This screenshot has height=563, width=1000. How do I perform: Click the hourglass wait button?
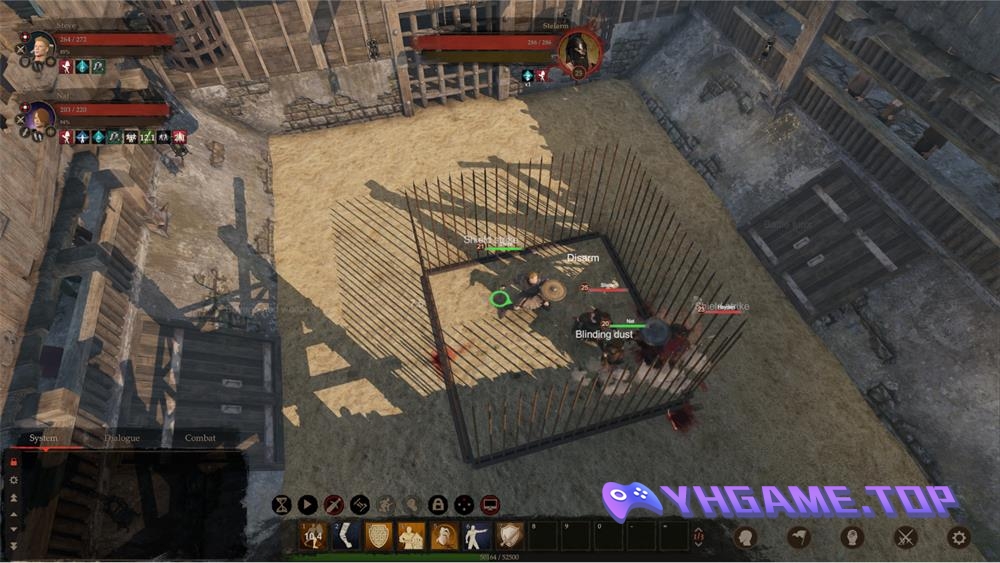pyautogui.click(x=282, y=505)
